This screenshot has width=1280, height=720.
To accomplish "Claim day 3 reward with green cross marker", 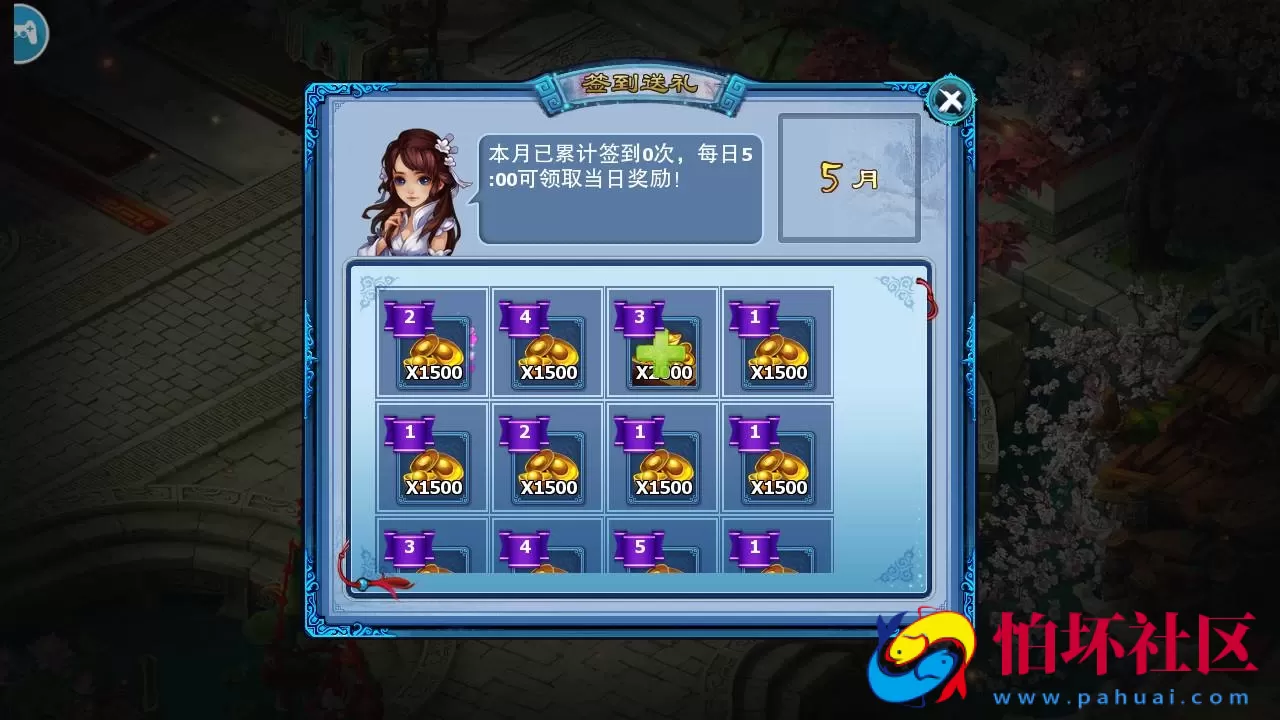I will coord(662,350).
